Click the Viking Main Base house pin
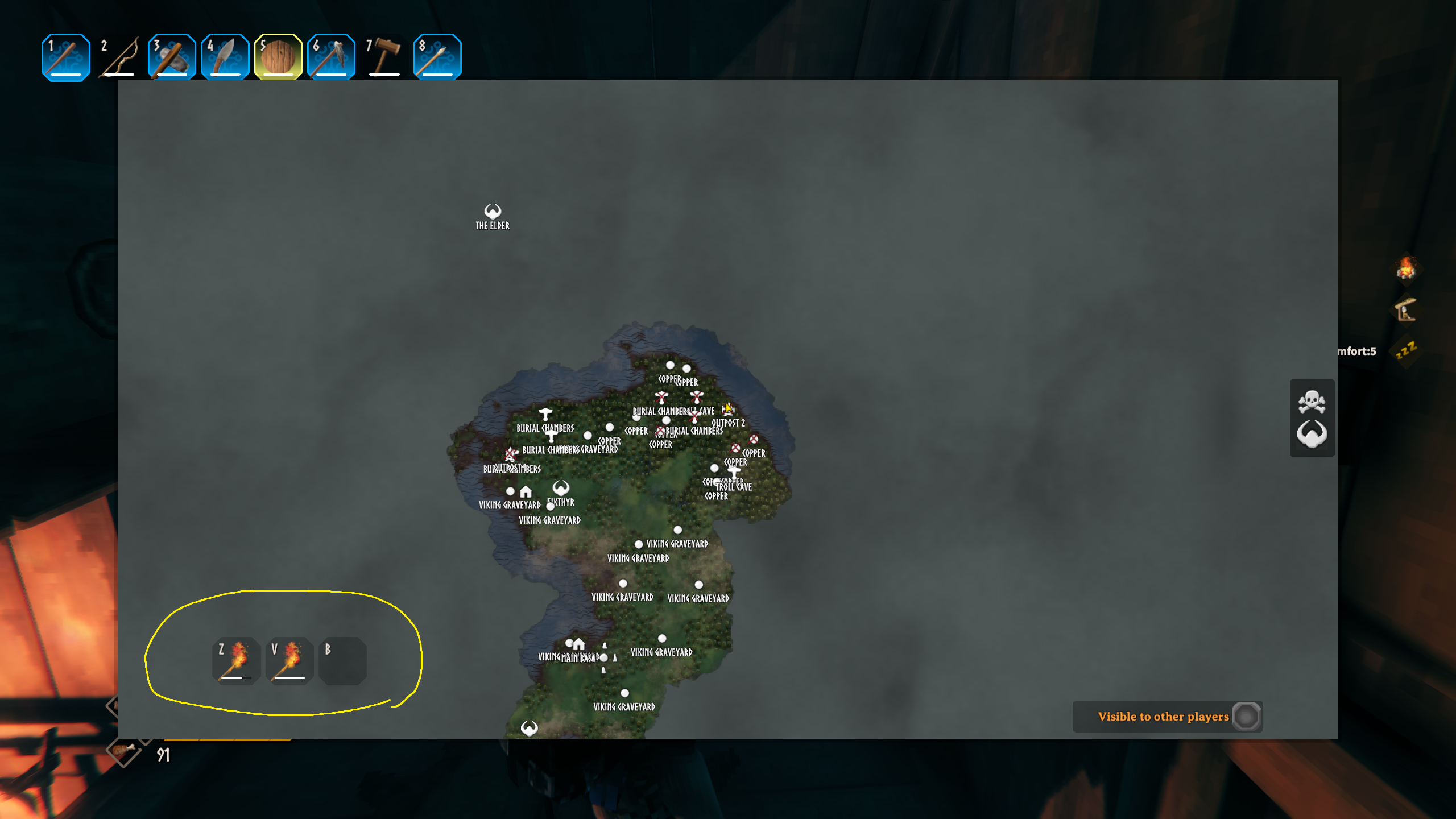Image resolution: width=1456 pixels, height=819 pixels. pos(578,644)
